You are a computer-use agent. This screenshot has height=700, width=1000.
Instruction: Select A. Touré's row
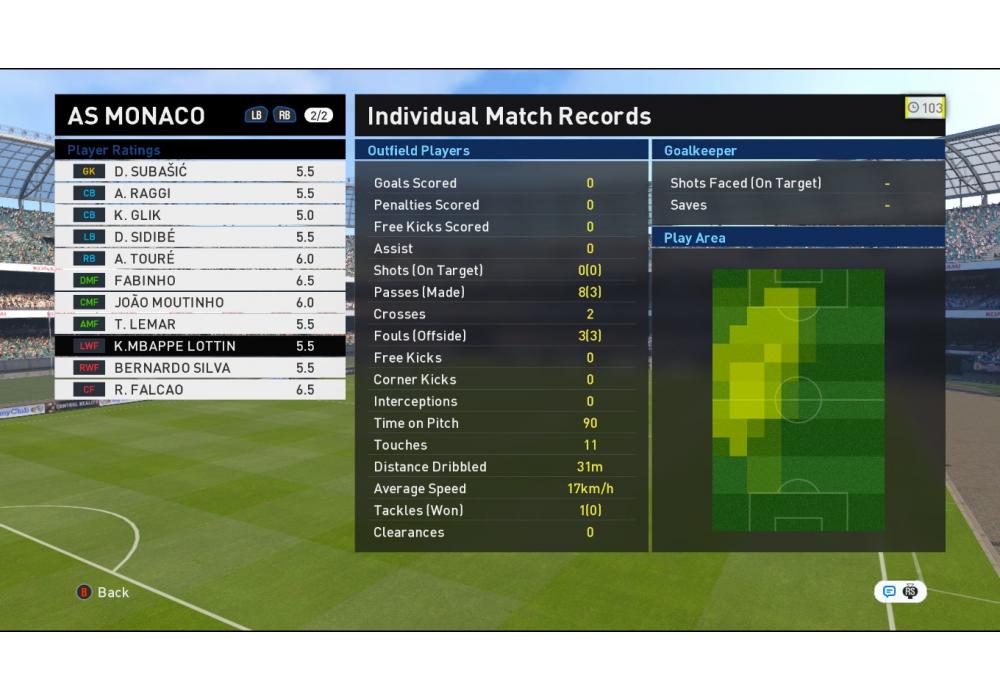[x=200, y=259]
